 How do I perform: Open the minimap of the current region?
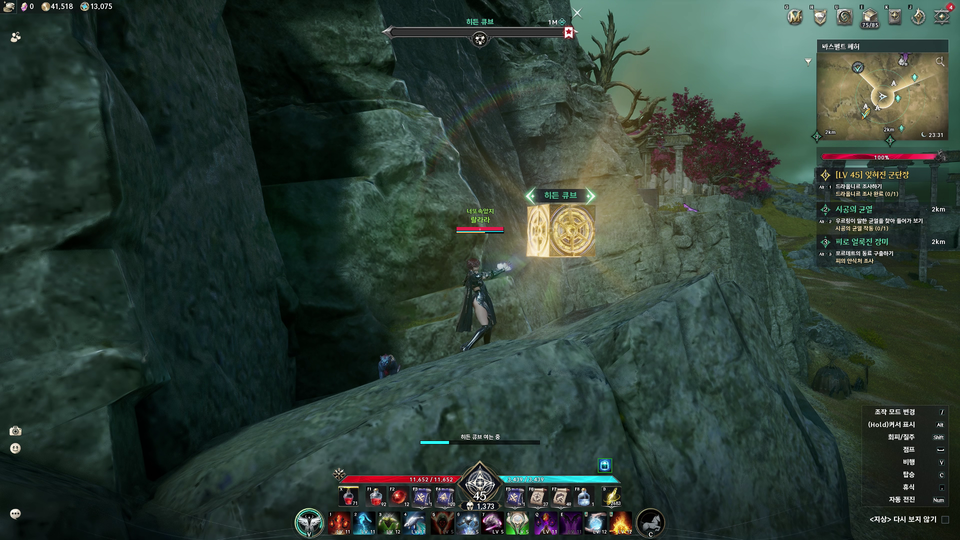882,96
